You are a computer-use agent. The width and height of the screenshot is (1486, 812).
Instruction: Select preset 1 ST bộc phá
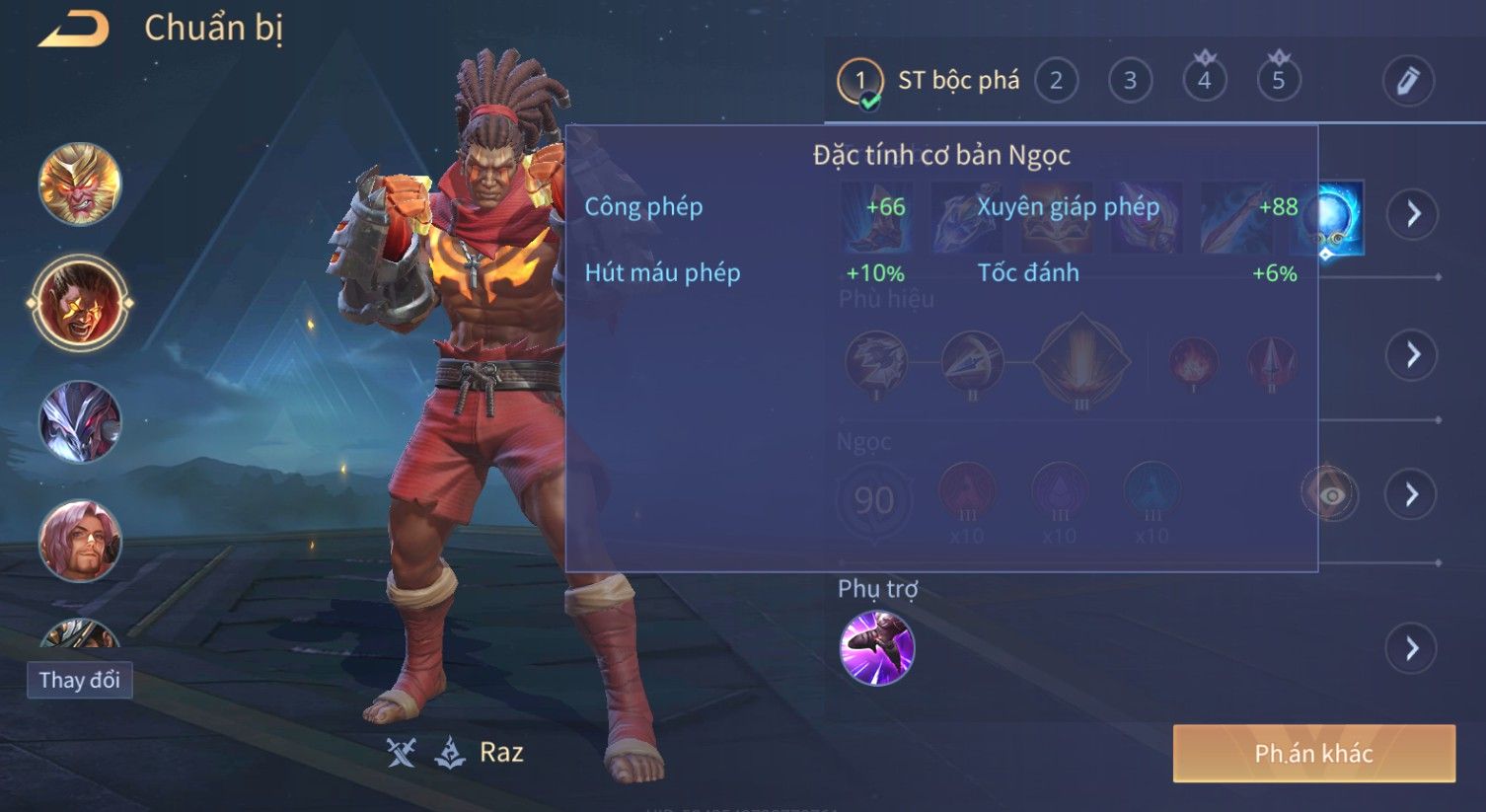click(859, 81)
